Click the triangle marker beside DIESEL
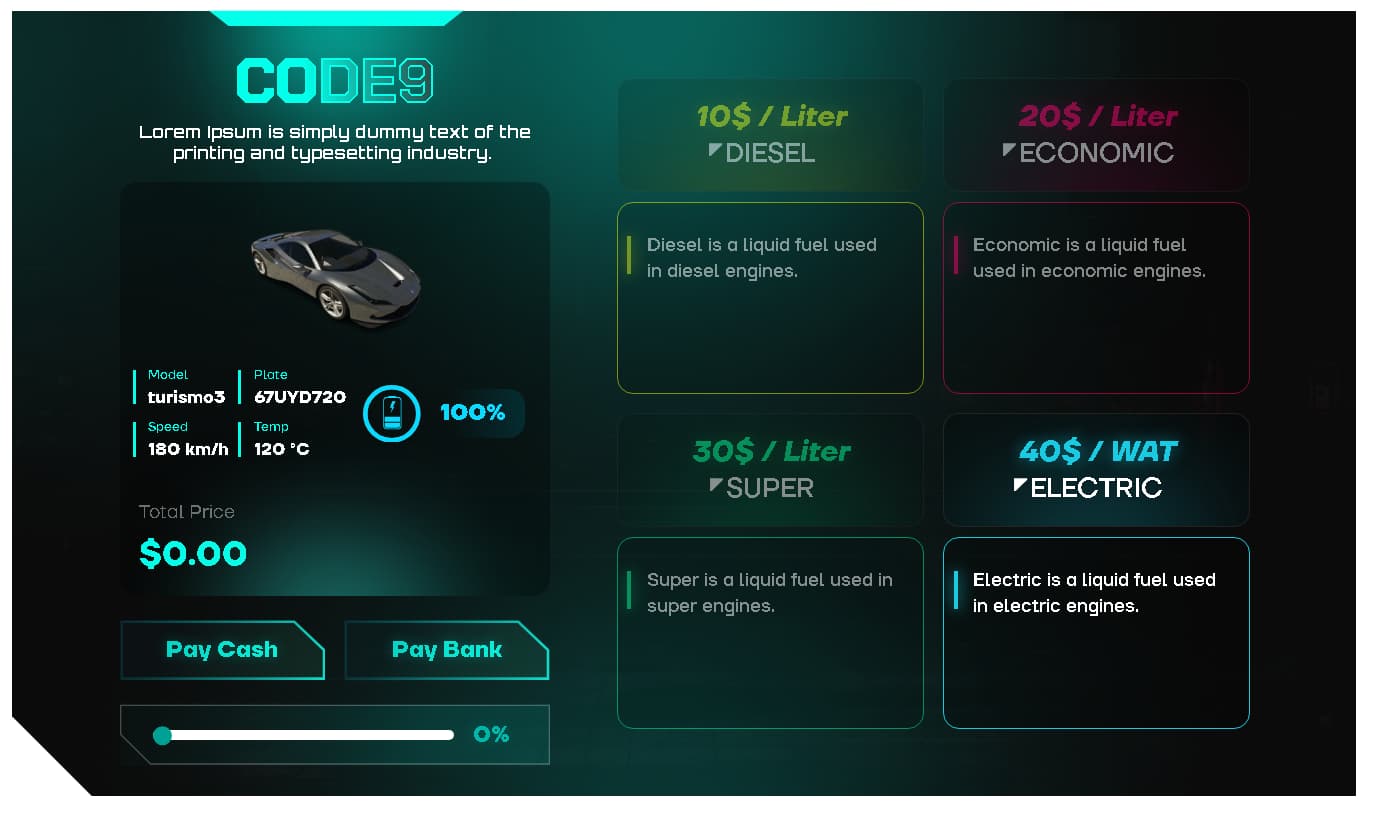 coord(713,150)
